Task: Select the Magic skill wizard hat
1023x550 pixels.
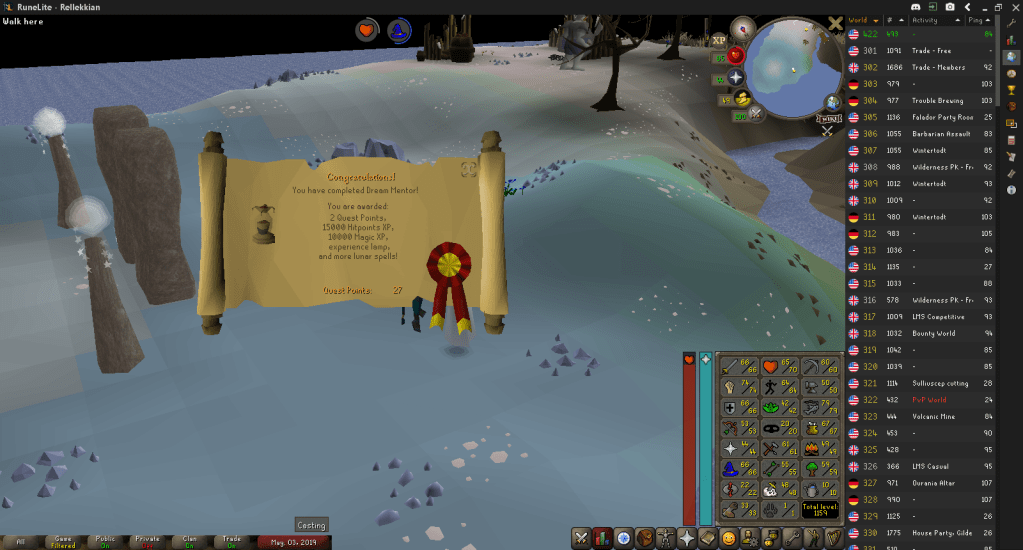Action: pyautogui.click(x=728, y=470)
